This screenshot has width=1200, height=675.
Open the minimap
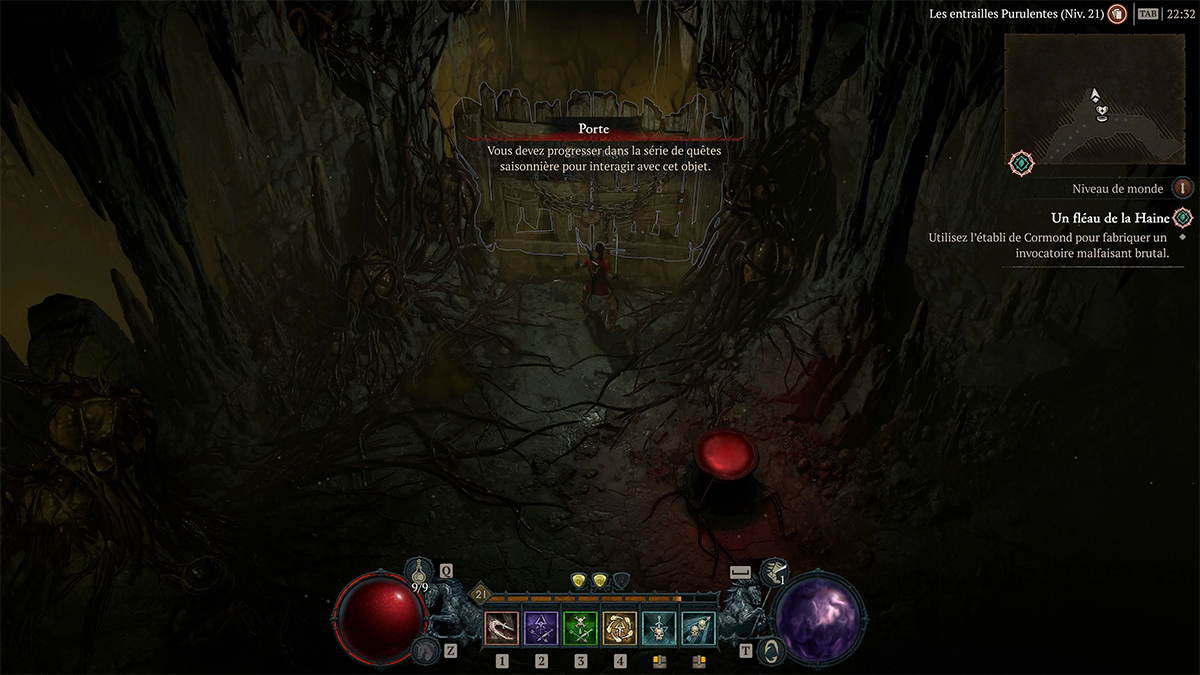click(x=1095, y=102)
